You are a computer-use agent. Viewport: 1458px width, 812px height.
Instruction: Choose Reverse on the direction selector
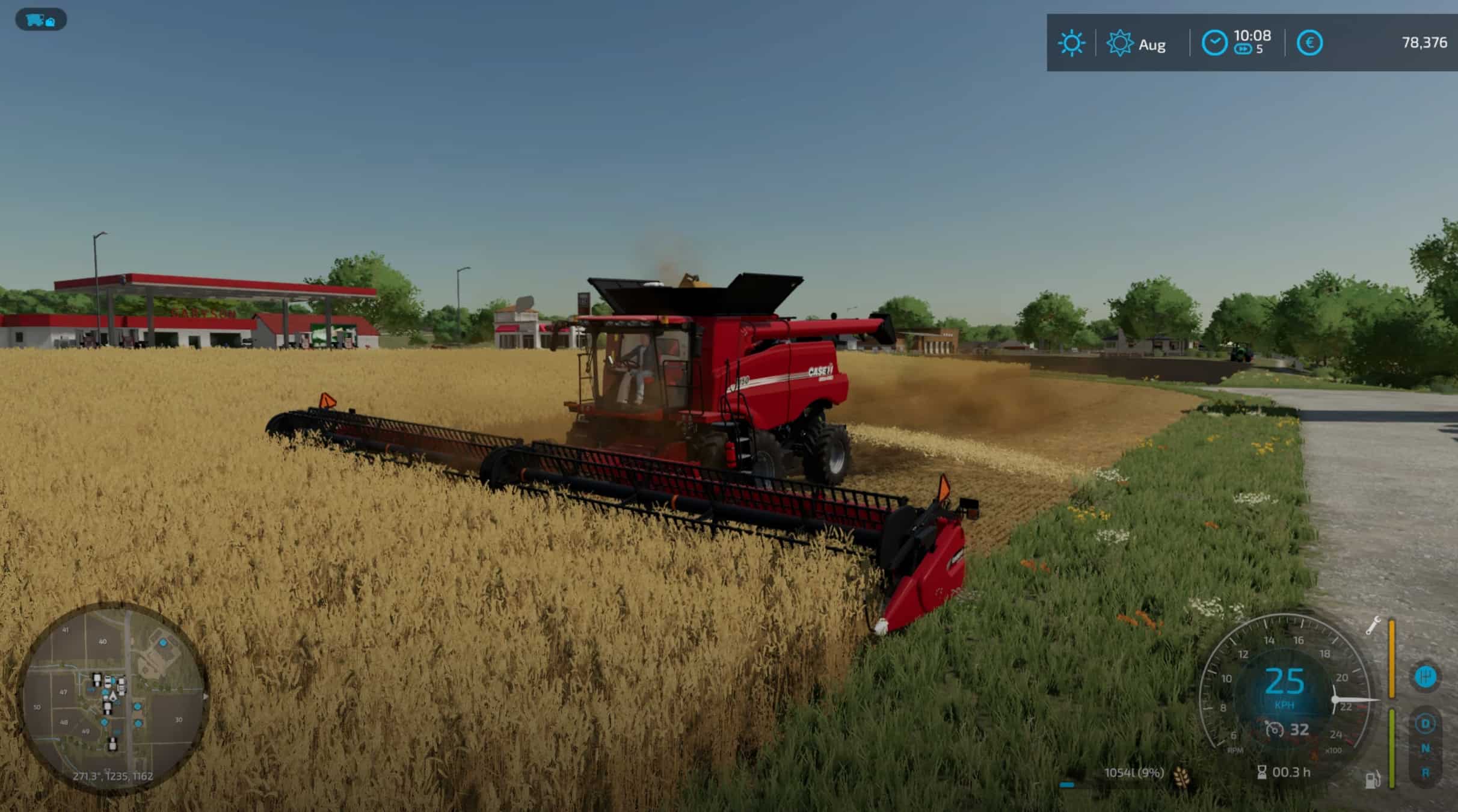1425,772
